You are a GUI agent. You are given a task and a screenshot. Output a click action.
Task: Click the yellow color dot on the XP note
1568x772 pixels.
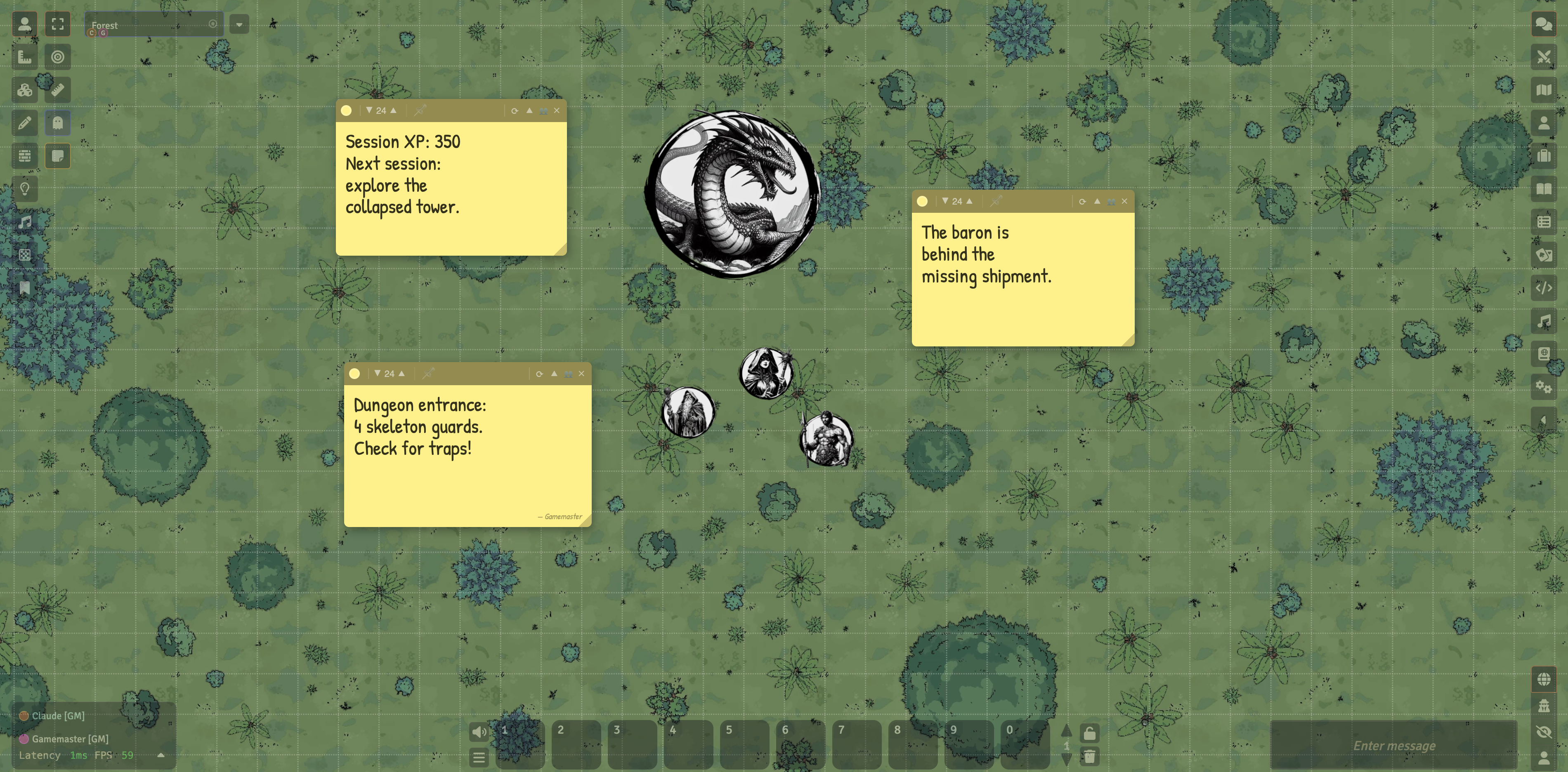pyautogui.click(x=346, y=110)
